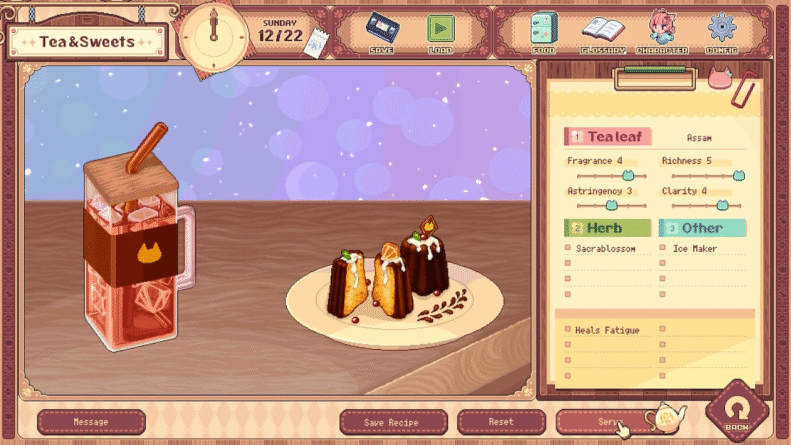Save the current recipe
The width and height of the screenshot is (791, 445).
point(391,422)
